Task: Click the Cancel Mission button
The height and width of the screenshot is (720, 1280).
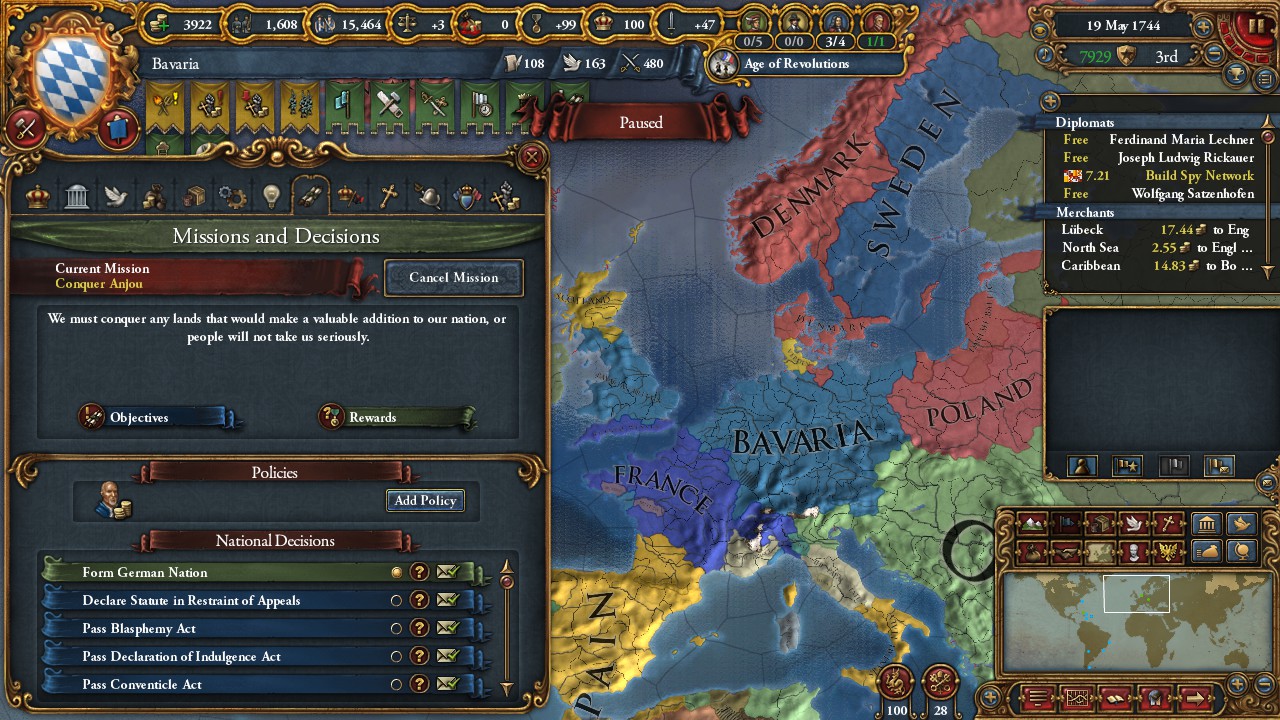Action: click(454, 278)
